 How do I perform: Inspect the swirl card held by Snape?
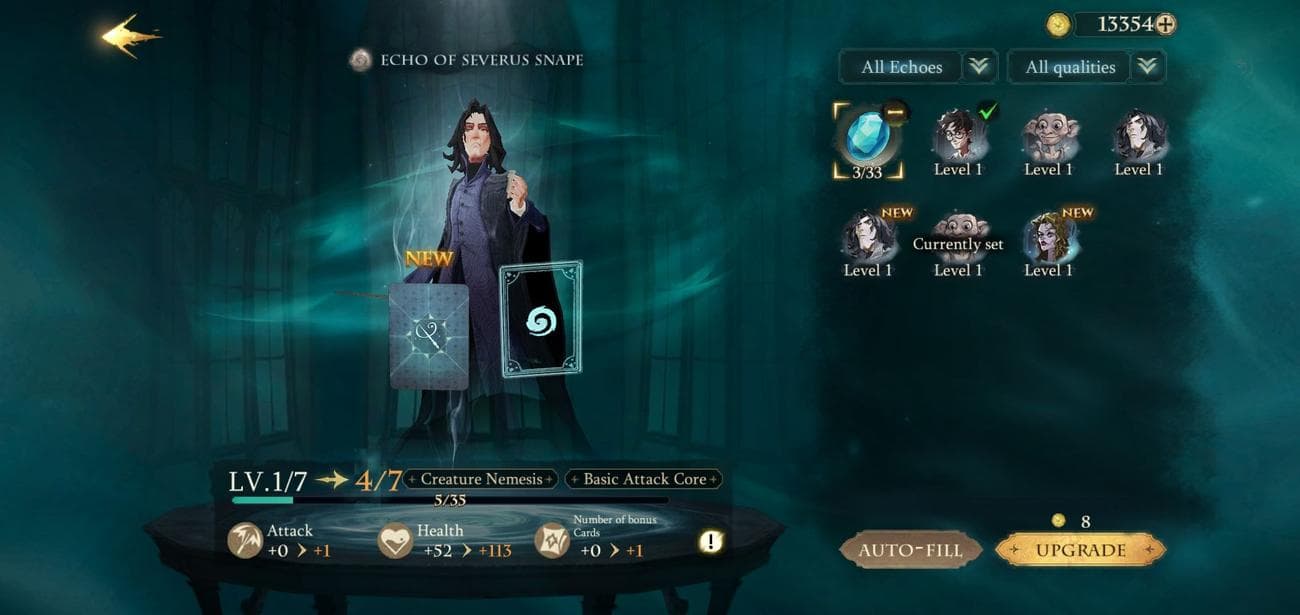(541, 320)
